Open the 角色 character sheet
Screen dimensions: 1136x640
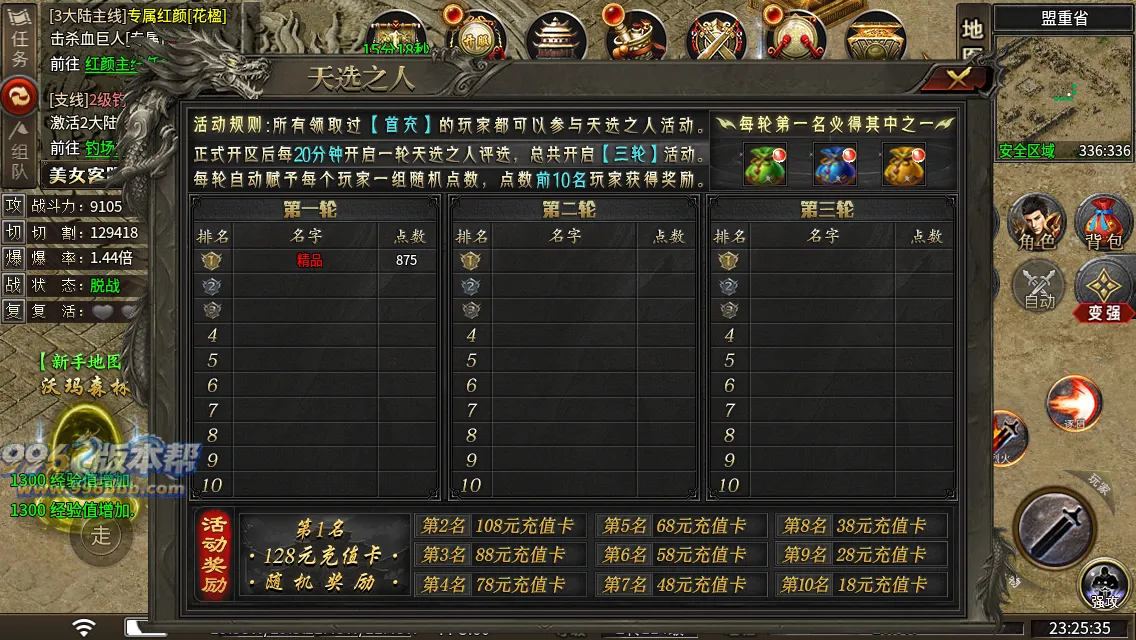[x=1036, y=221]
